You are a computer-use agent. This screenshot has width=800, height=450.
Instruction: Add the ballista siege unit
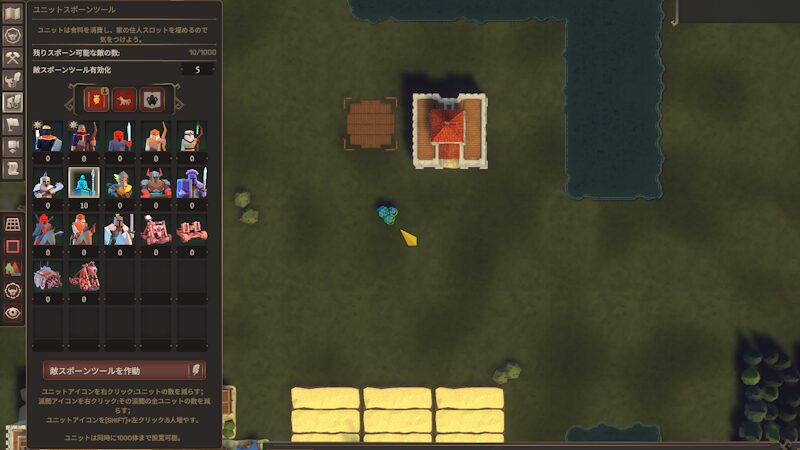pos(191,229)
